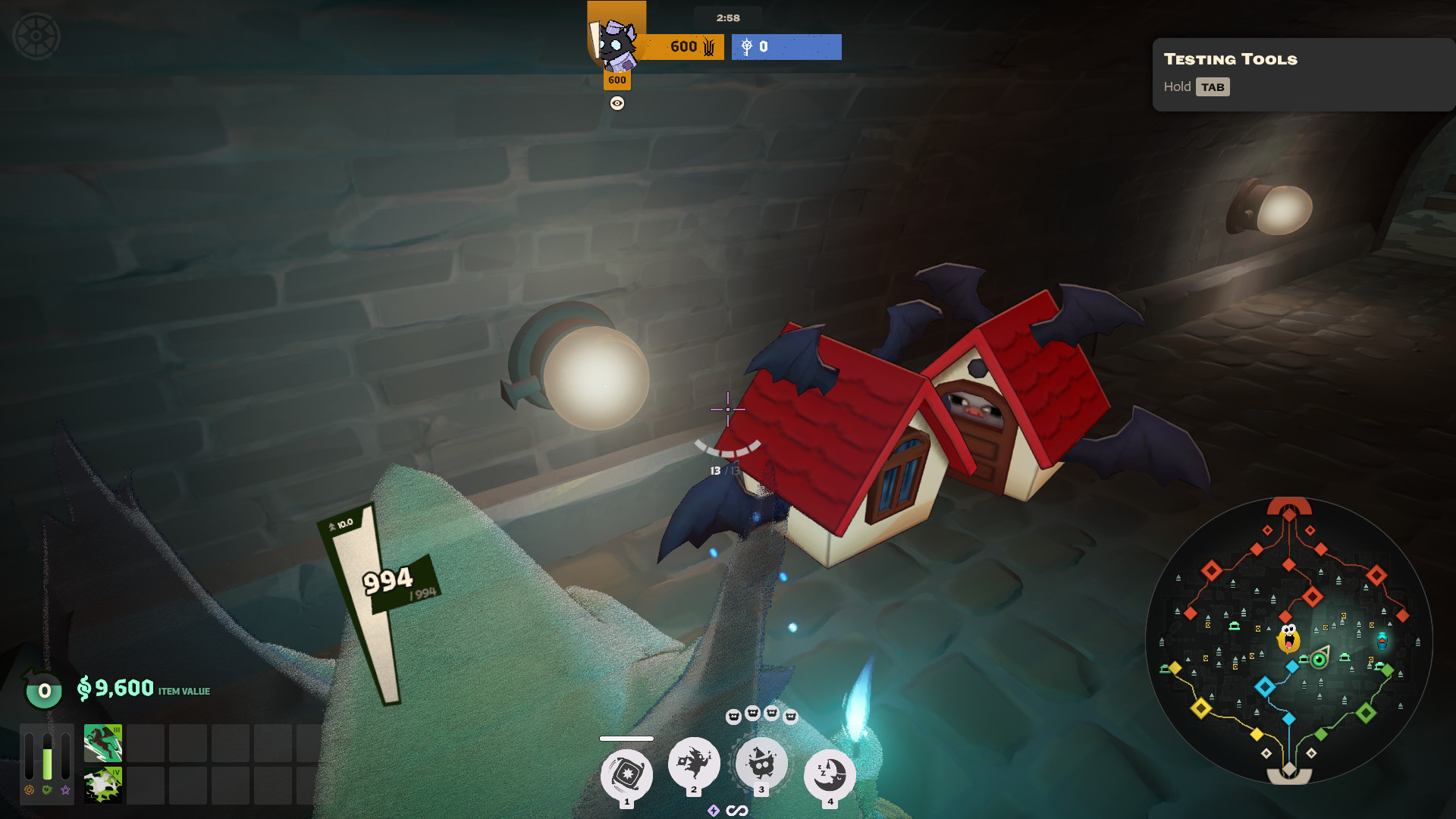Toggle the eye icon below the hero portrait
1456x819 pixels.
pos(617,104)
